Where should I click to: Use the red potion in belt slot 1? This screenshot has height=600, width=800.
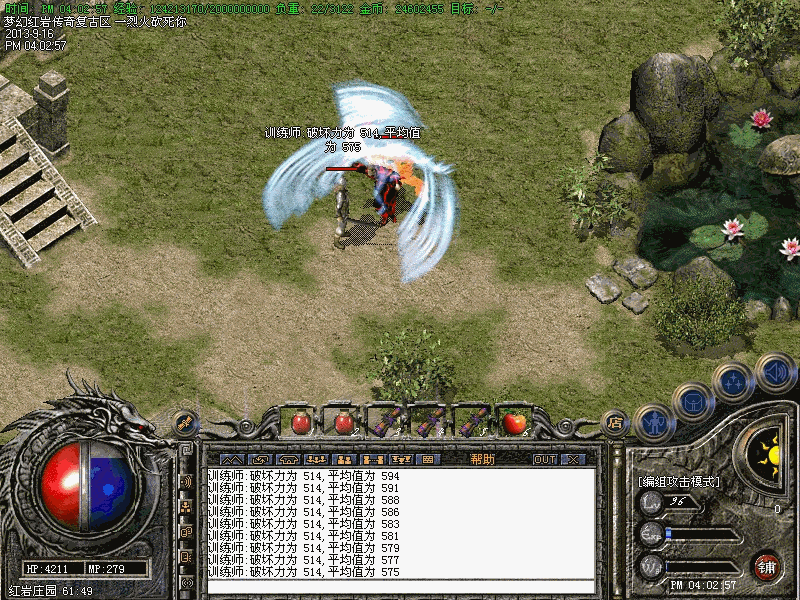300,422
